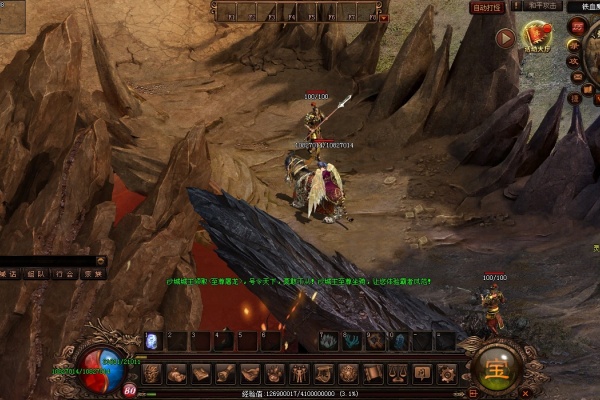Open the 活动大厅 event hall

538,38
